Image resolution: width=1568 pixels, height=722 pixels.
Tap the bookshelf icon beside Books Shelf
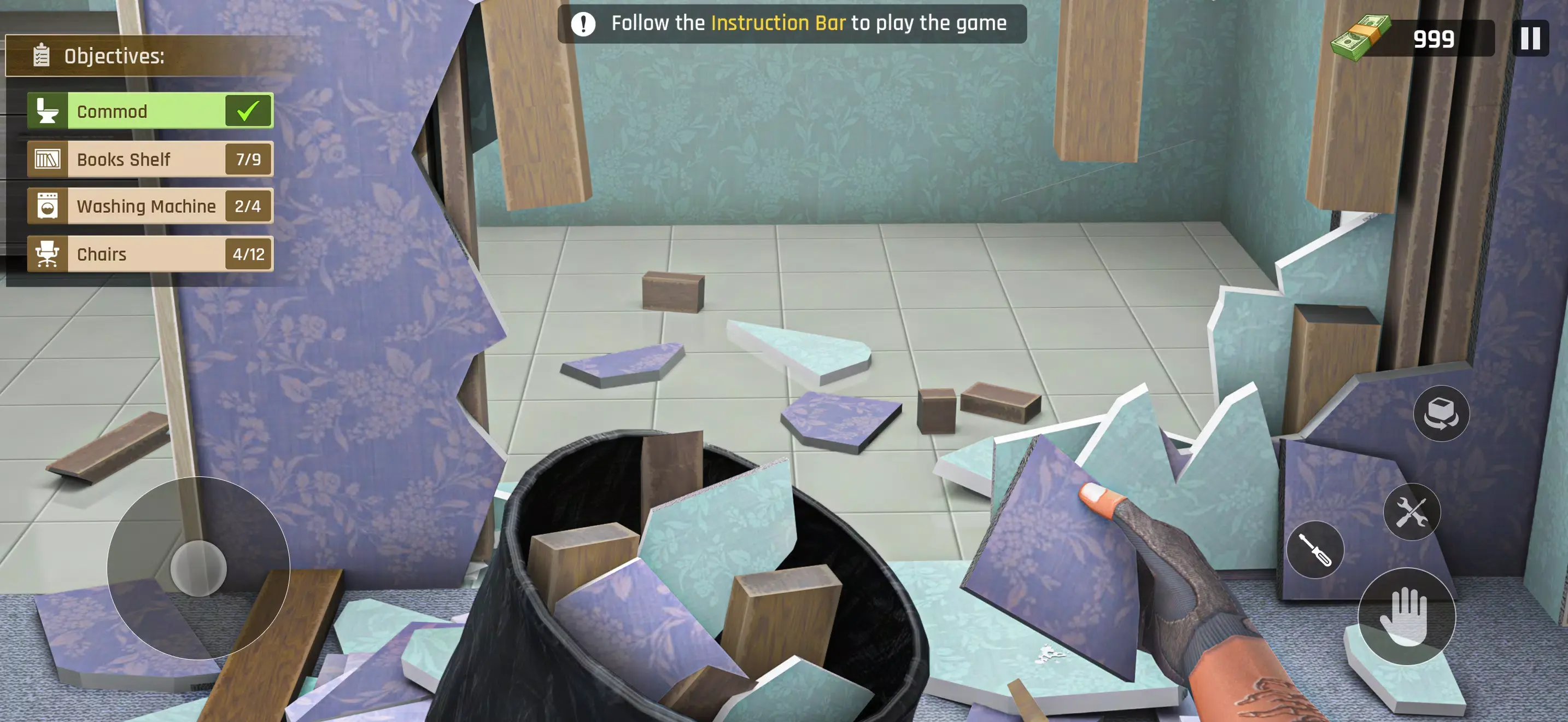pos(48,159)
